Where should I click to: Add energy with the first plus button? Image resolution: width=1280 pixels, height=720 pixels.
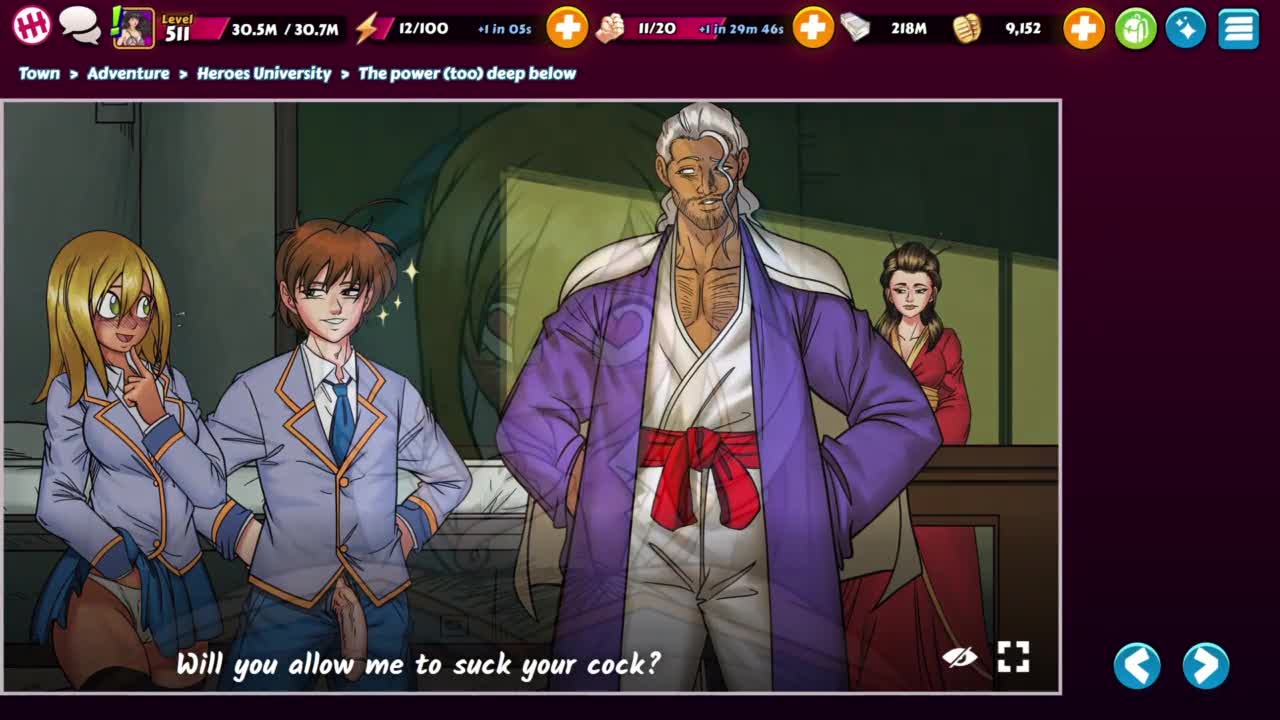click(567, 28)
